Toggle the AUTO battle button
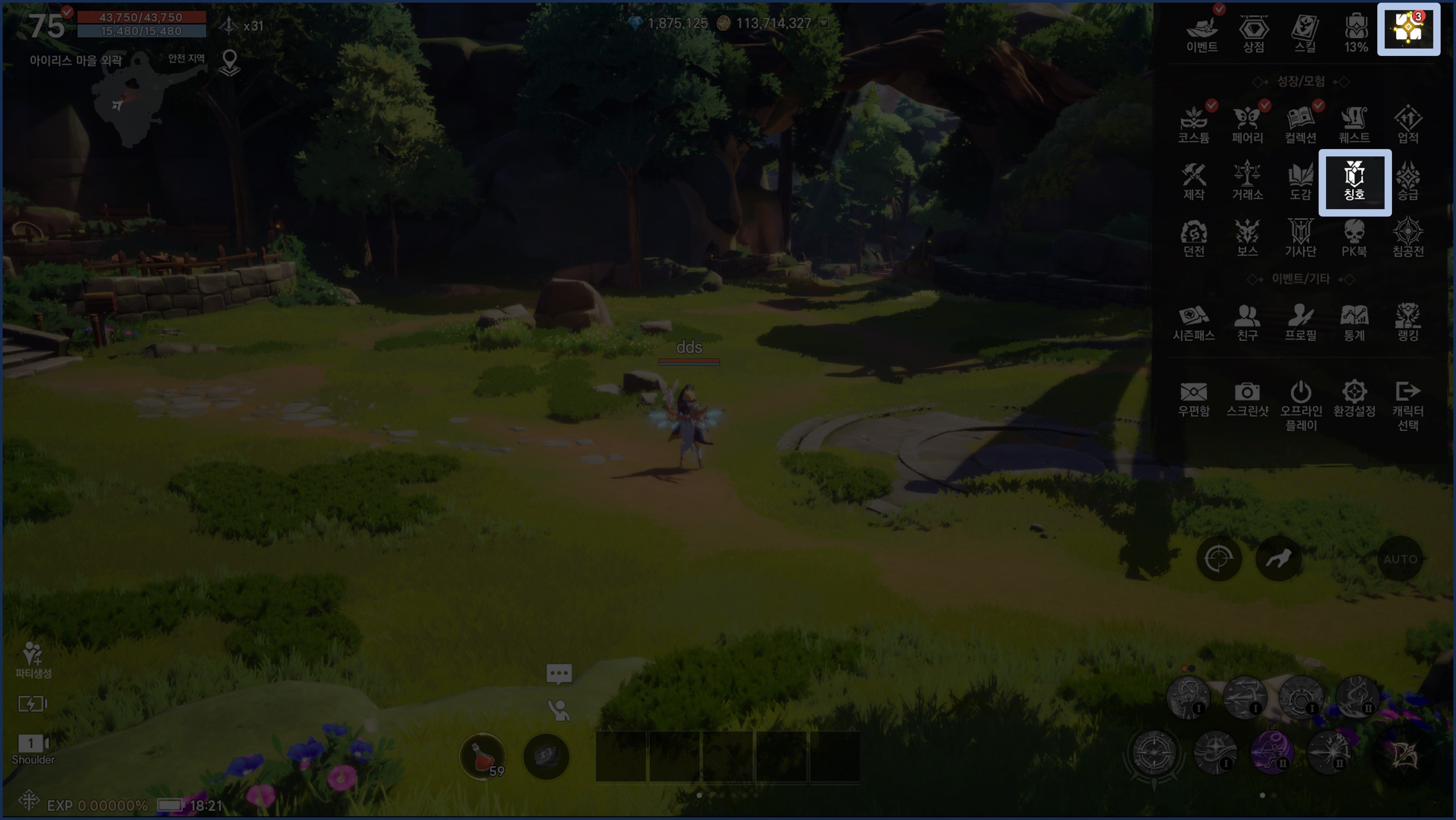The width and height of the screenshot is (1456, 820). [x=1400, y=559]
